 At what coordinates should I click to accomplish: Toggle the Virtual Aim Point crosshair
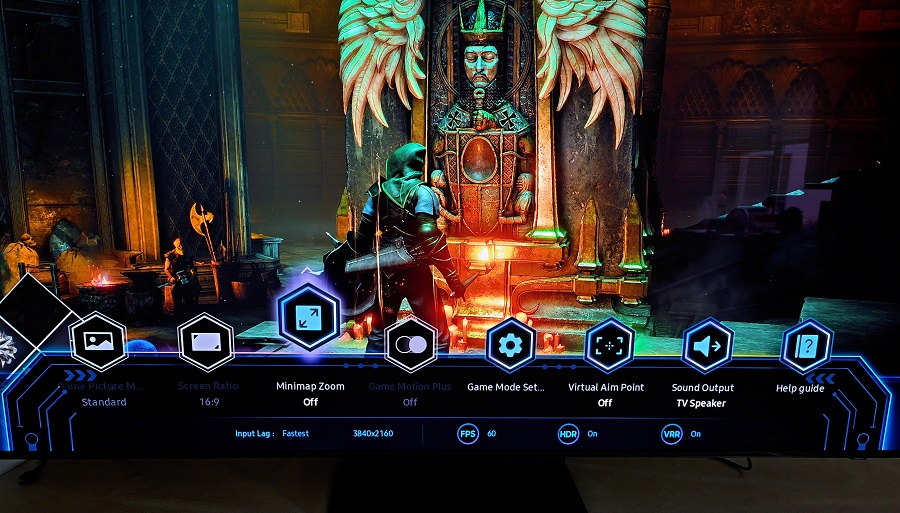(609, 346)
